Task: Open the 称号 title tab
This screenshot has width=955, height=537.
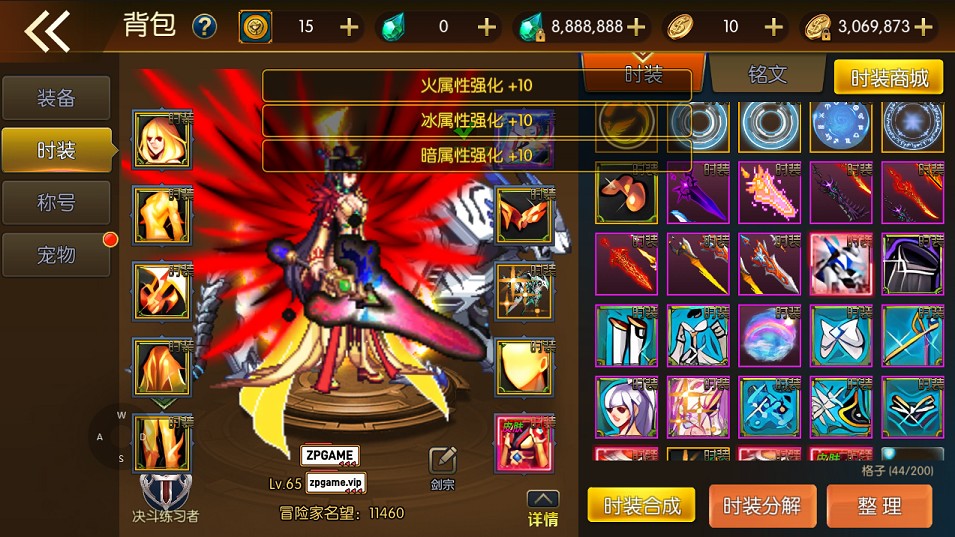Action: point(56,202)
